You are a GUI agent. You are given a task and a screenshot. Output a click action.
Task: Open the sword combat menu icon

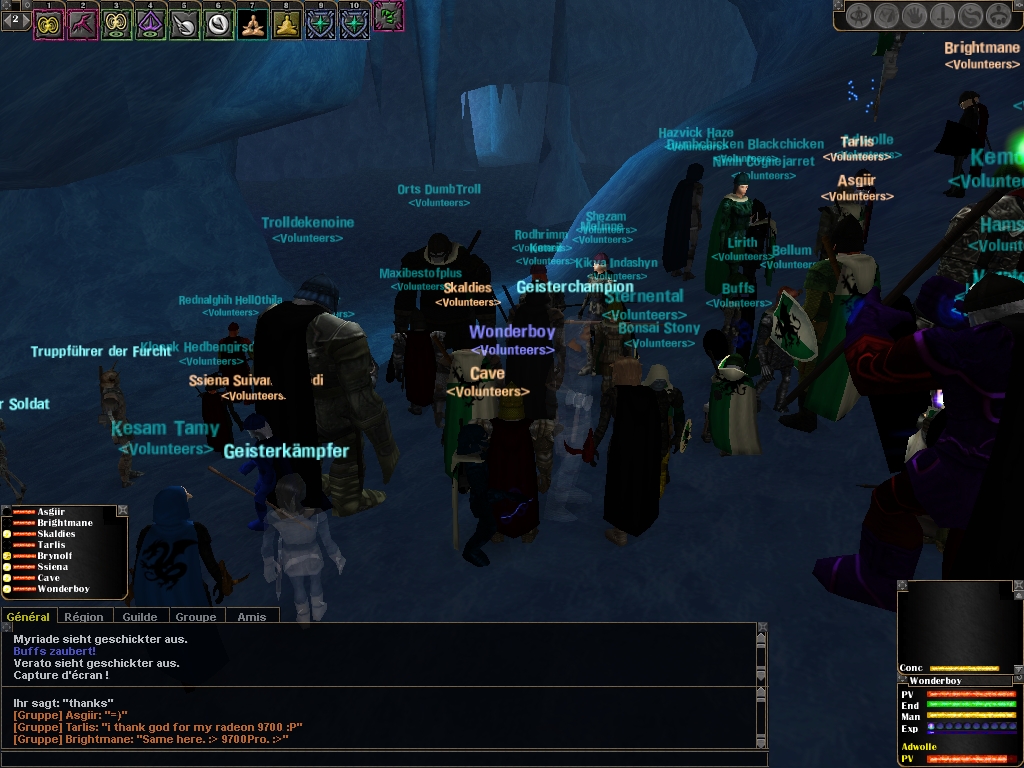click(x=943, y=16)
